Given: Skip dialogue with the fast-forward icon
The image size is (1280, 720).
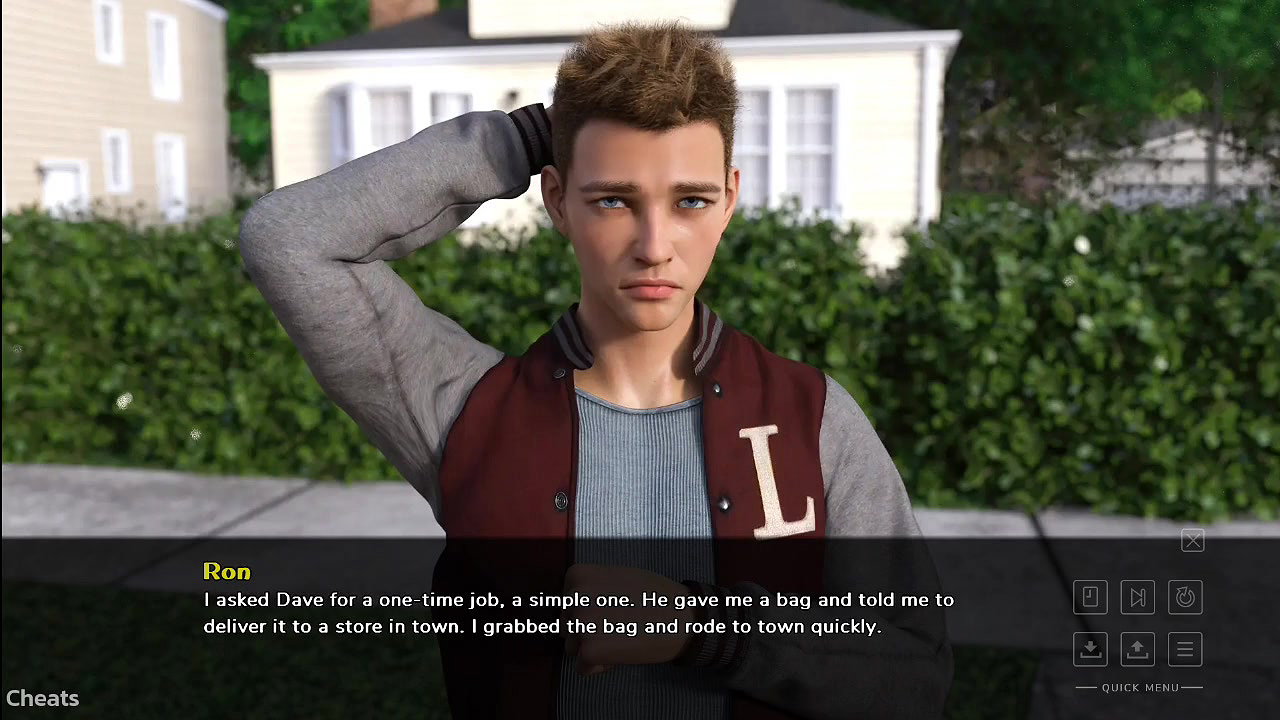Looking at the screenshot, I should point(1137,597).
